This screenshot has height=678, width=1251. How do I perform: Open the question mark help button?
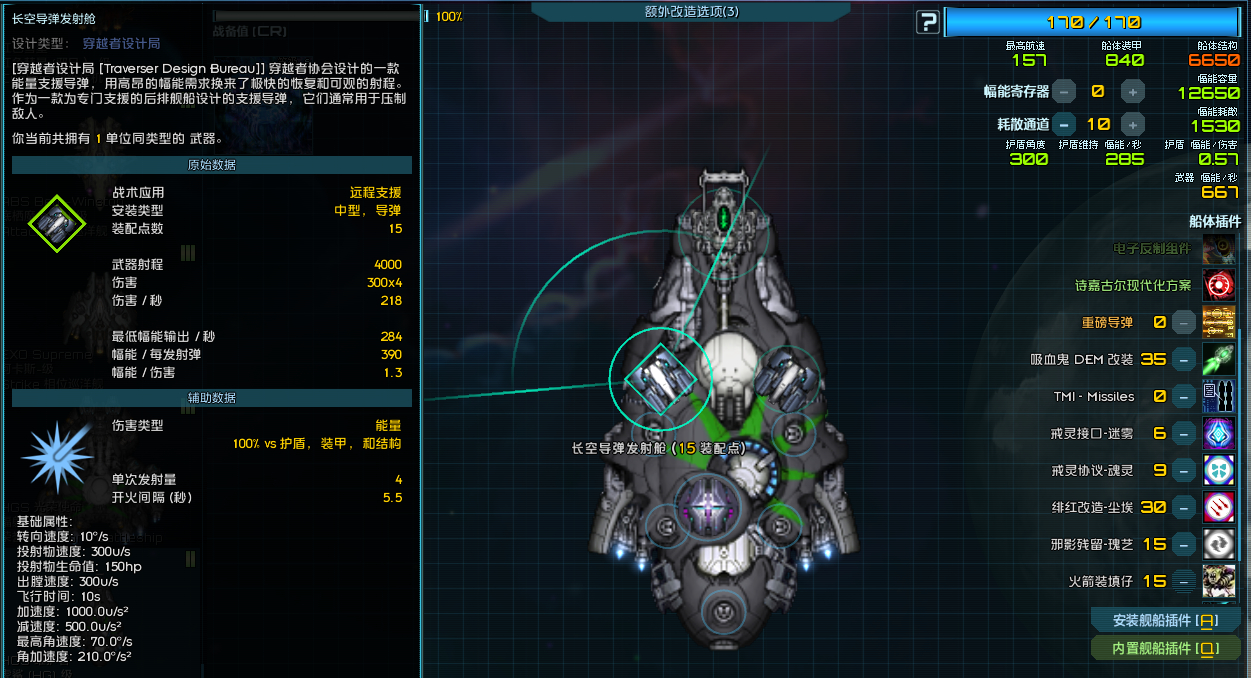(x=927, y=22)
